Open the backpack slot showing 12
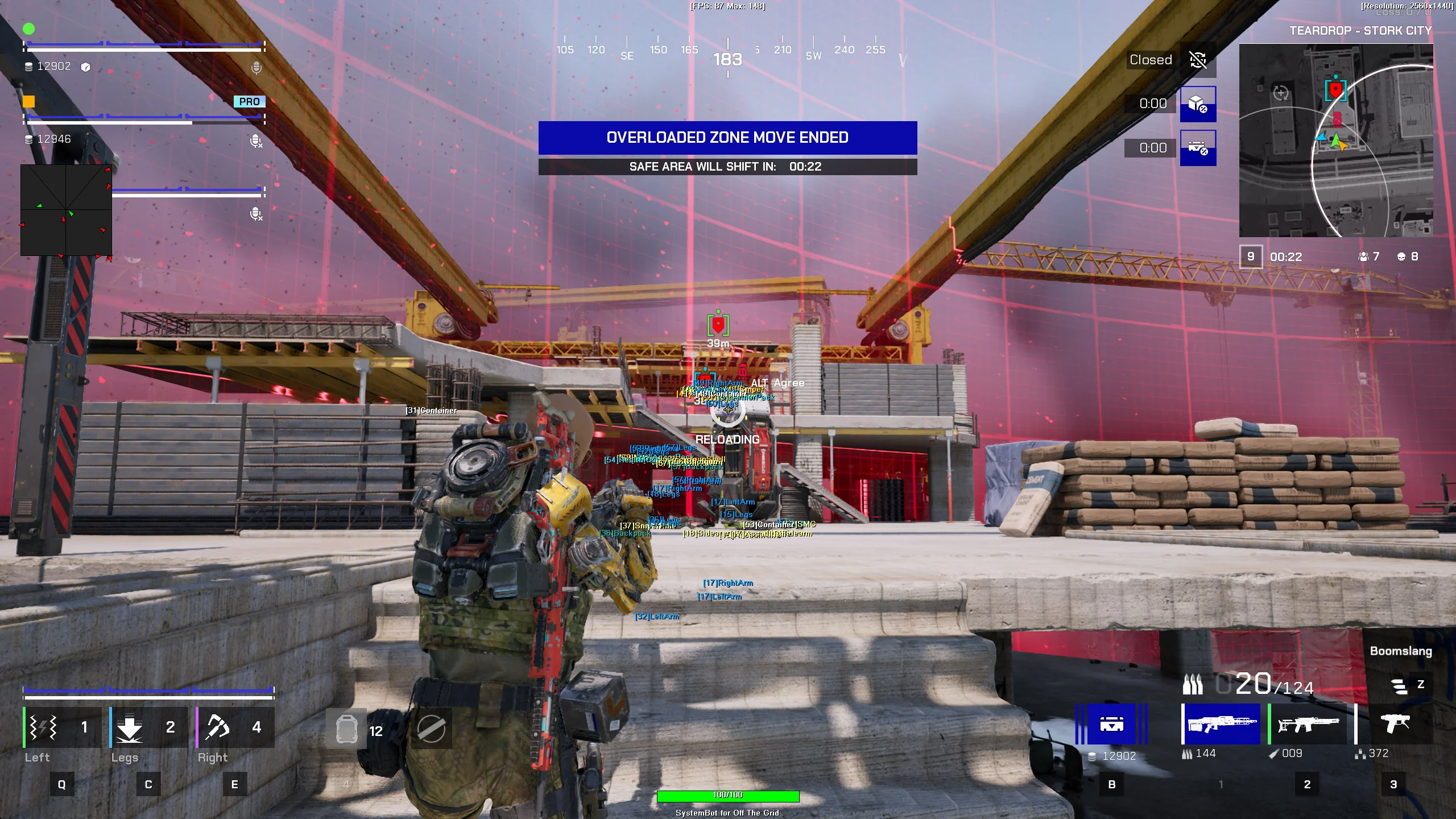This screenshot has width=1456, height=819. pyautogui.click(x=346, y=729)
